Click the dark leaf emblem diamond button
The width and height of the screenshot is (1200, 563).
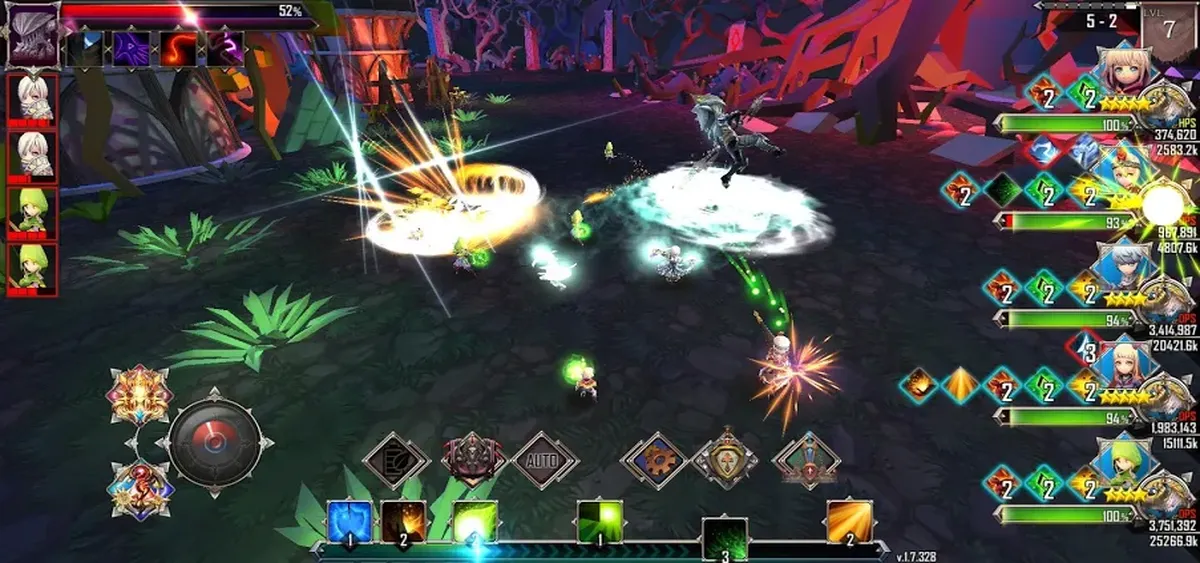396,461
